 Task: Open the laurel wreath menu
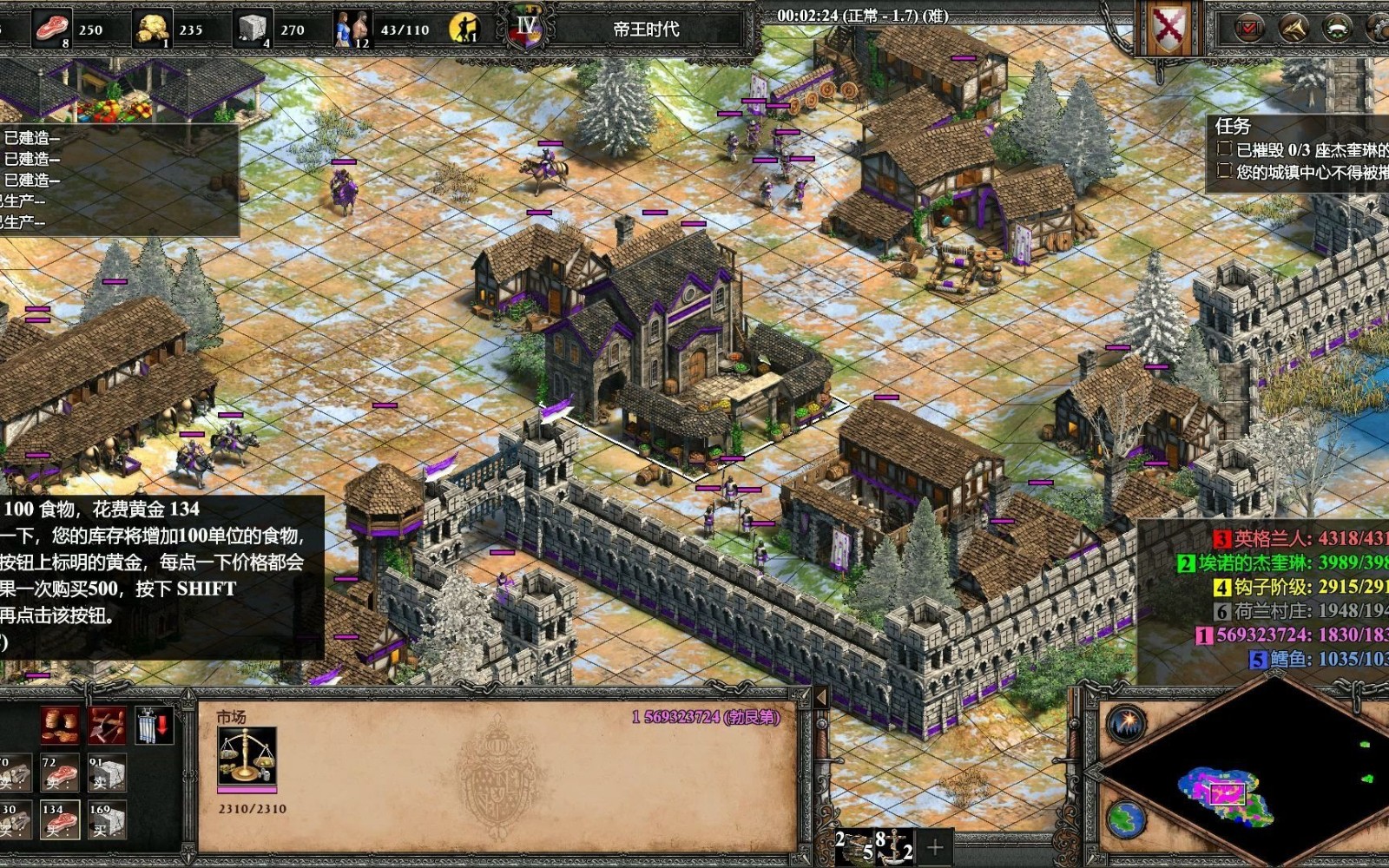pyautogui.click(x=1337, y=29)
